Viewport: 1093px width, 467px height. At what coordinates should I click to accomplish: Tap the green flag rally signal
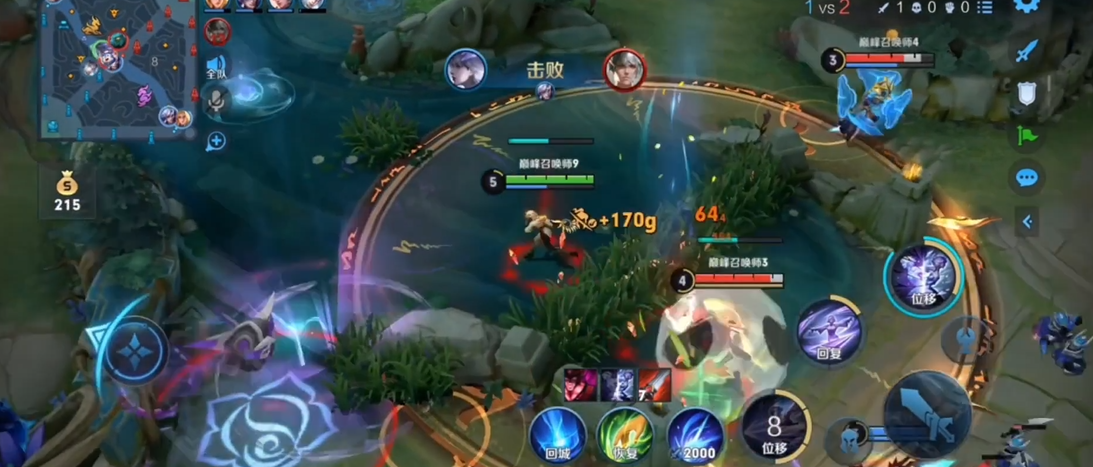pos(1026,136)
